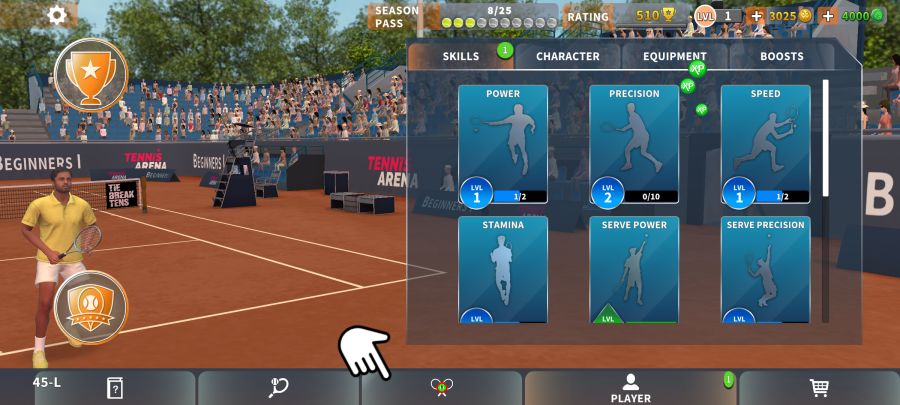Select the Speed skill card
This screenshot has width=900, height=405.
coord(765,145)
